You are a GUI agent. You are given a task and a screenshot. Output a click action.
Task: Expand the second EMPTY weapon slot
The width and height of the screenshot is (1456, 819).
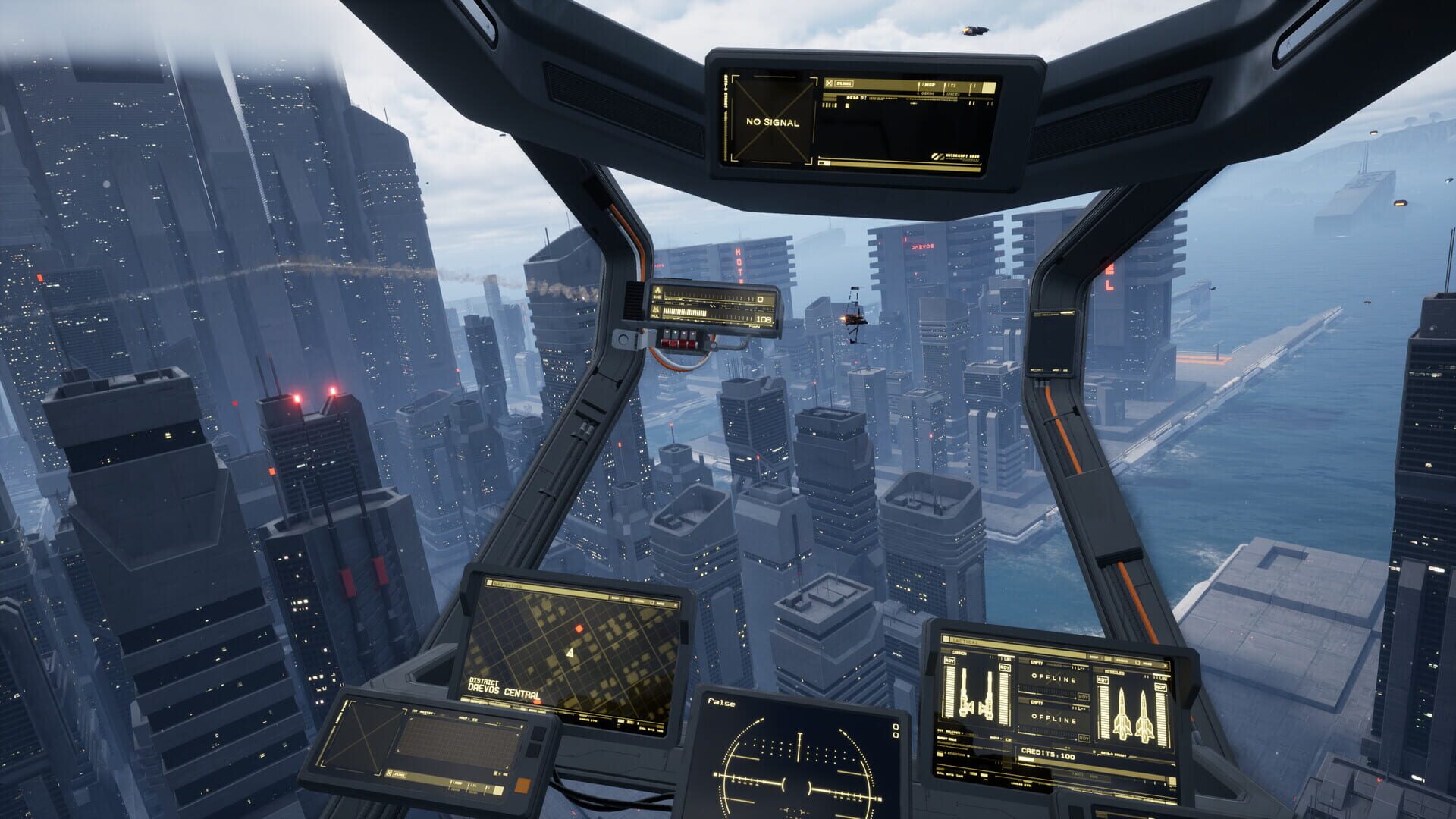point(1036,702)
